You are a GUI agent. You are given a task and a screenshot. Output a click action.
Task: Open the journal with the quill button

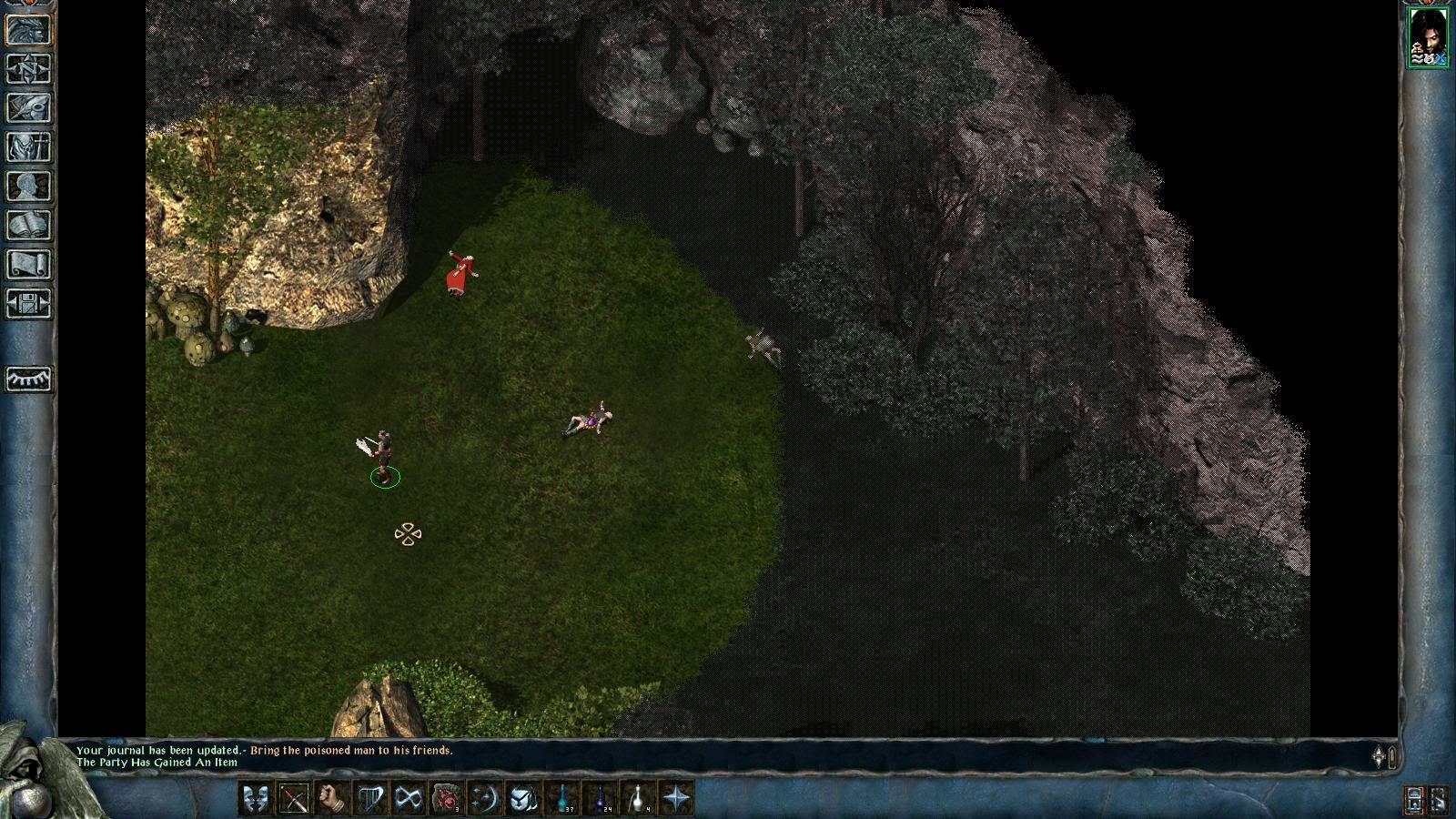point(28,108)
